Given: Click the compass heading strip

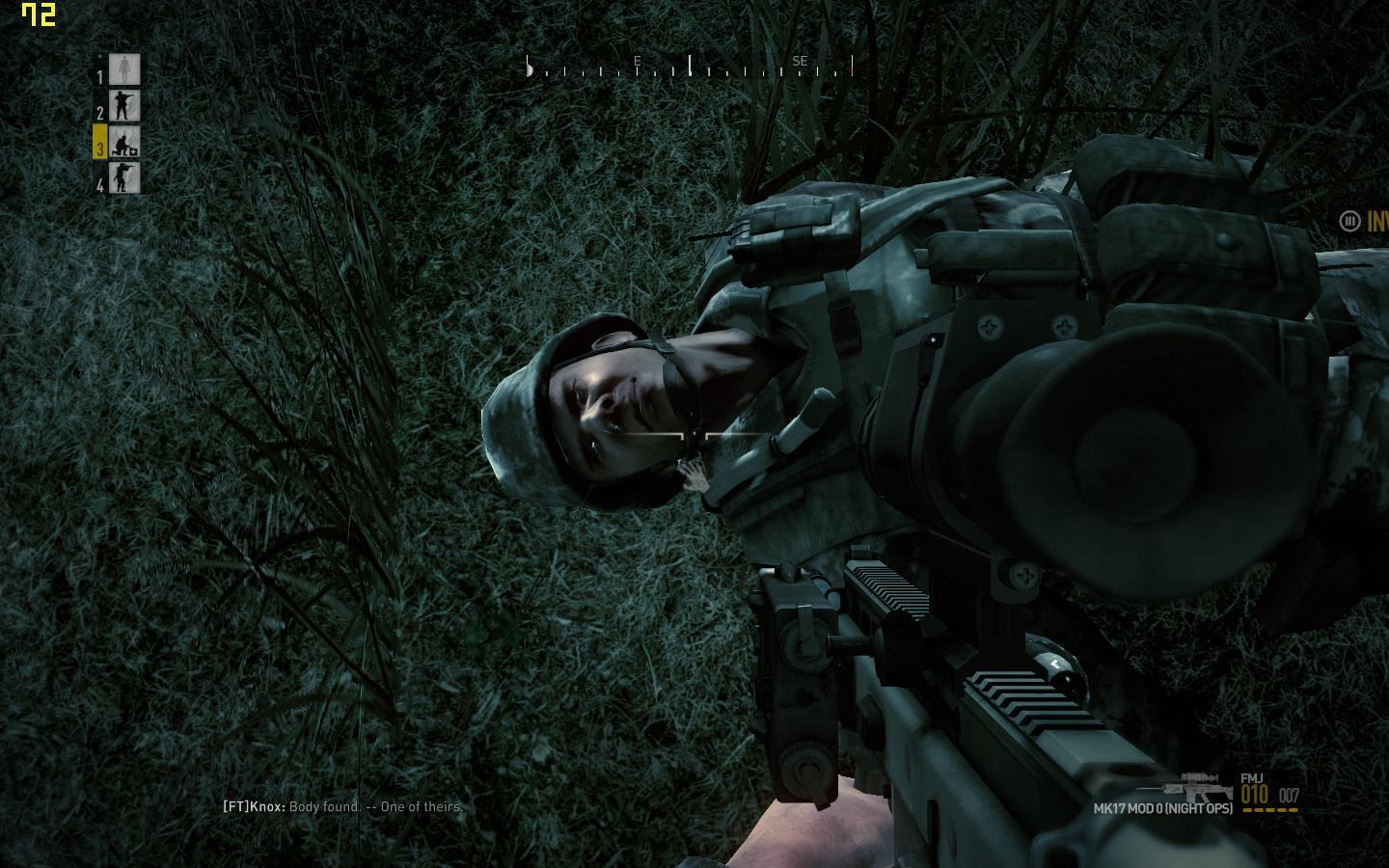Looking at the screenshot, I should 689,67.
